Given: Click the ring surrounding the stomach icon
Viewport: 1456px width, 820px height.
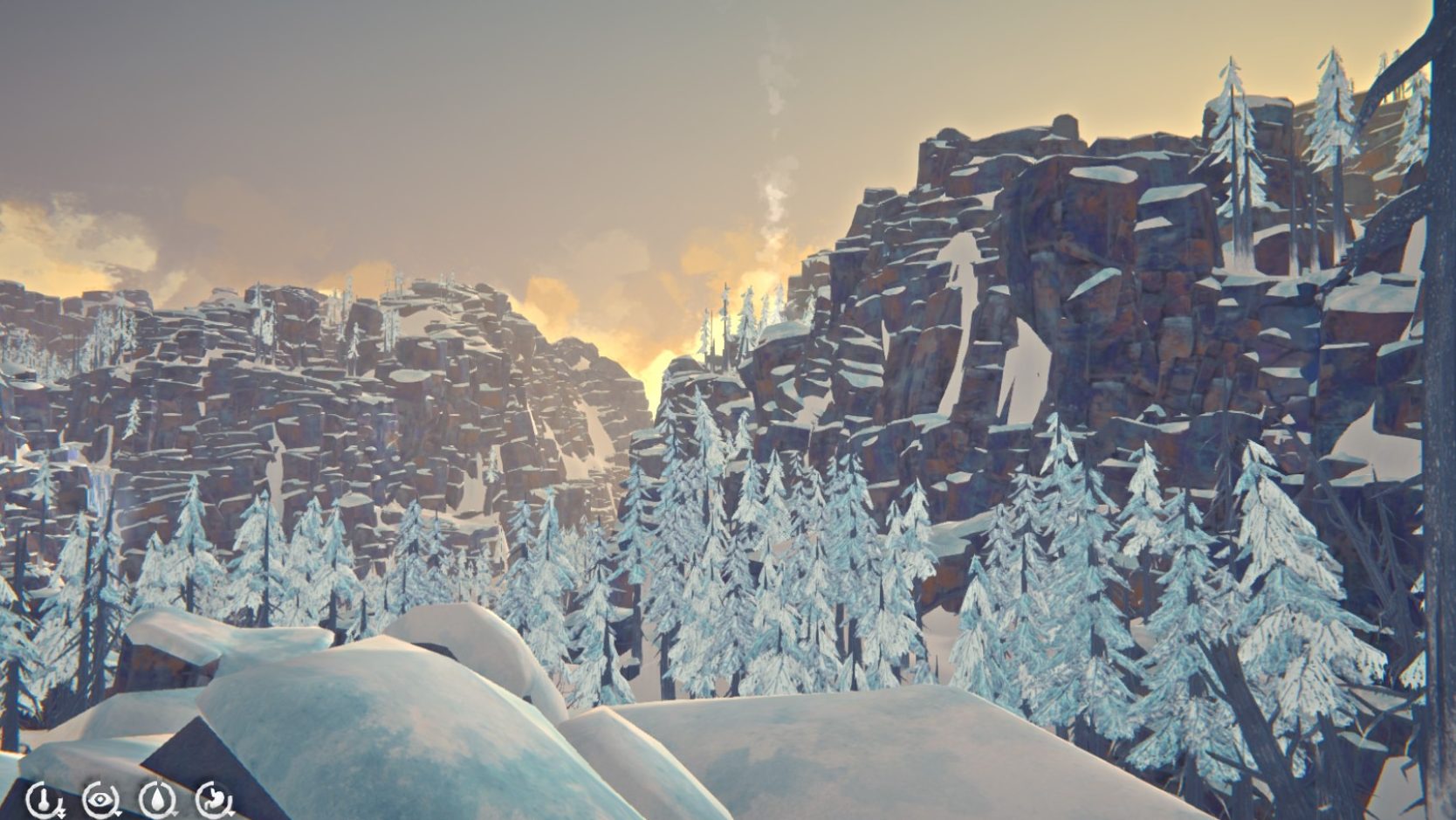Looking at the screenshot, I should (x=201, y=797).
